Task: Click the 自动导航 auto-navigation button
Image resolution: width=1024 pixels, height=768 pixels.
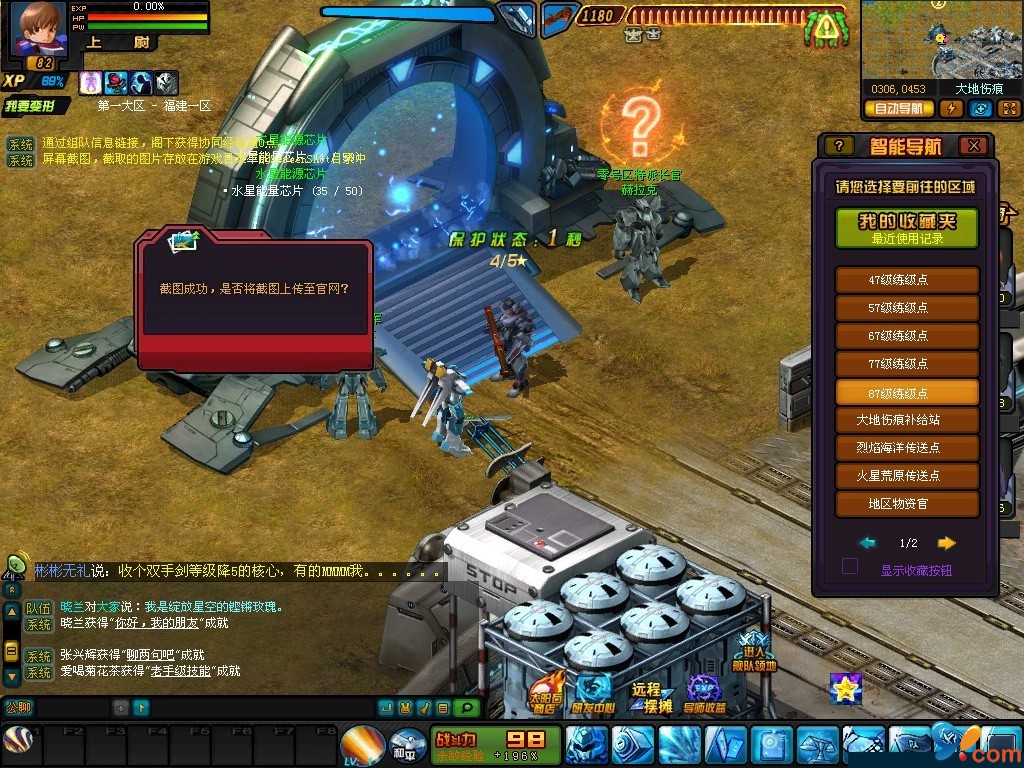Action: 898,109
